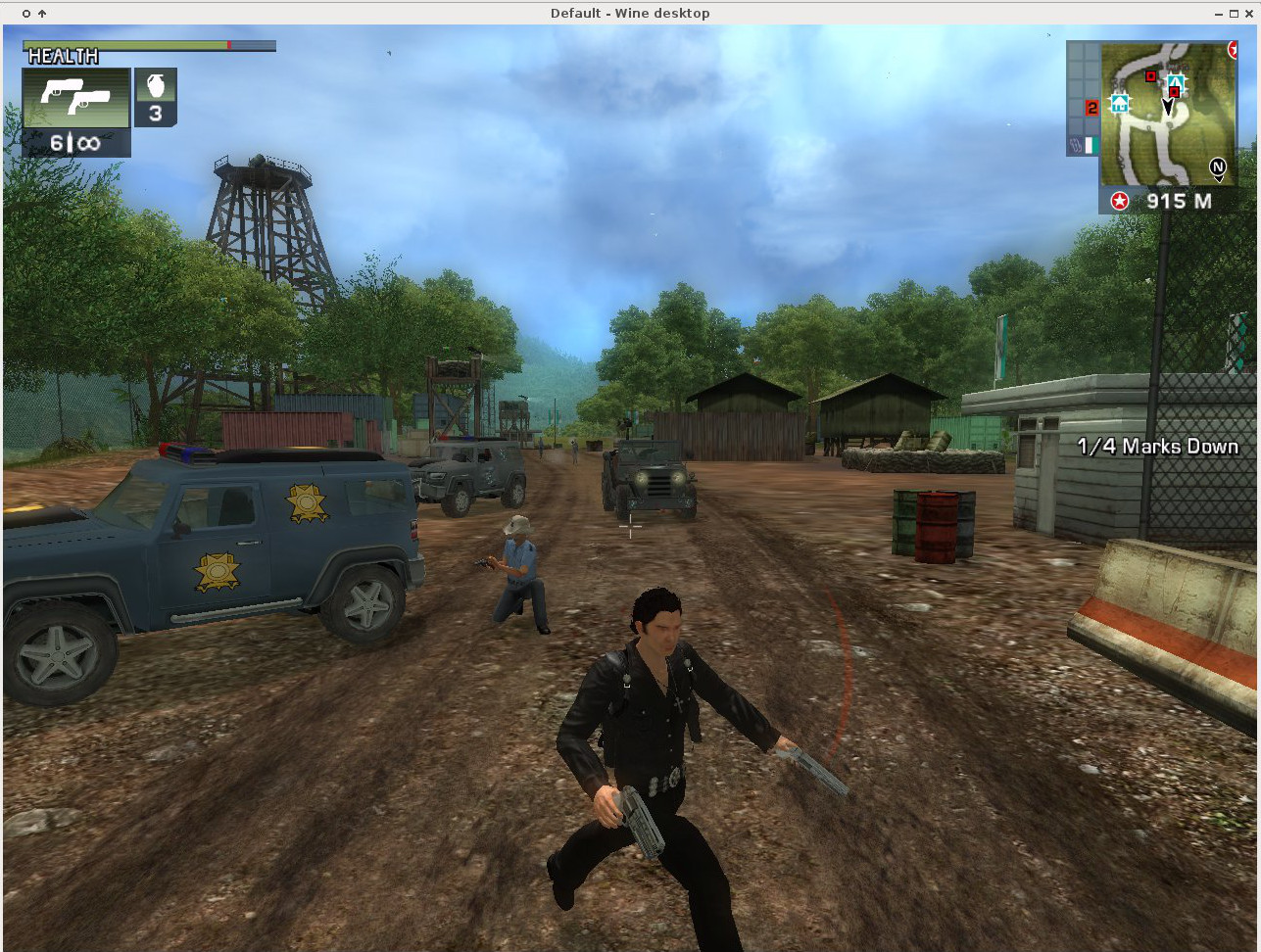Open the minimap
The width and height of the screenshot is (1261, 952).
click(1167, 115)
